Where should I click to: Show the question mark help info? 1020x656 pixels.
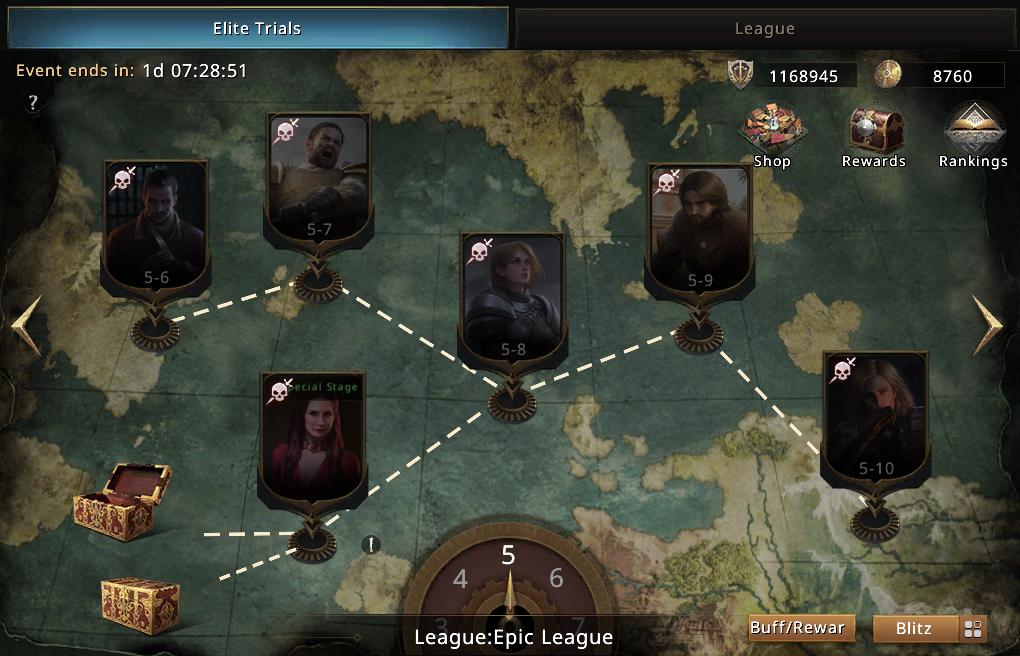point(33,103)
